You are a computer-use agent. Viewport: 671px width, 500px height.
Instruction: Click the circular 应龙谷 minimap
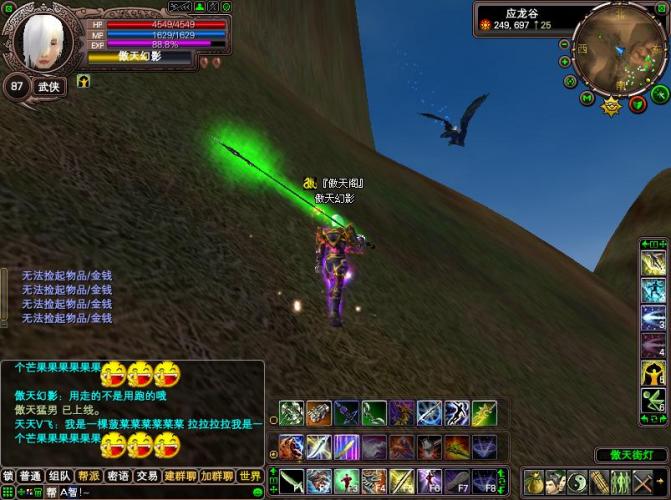click(x=619, y=52)
